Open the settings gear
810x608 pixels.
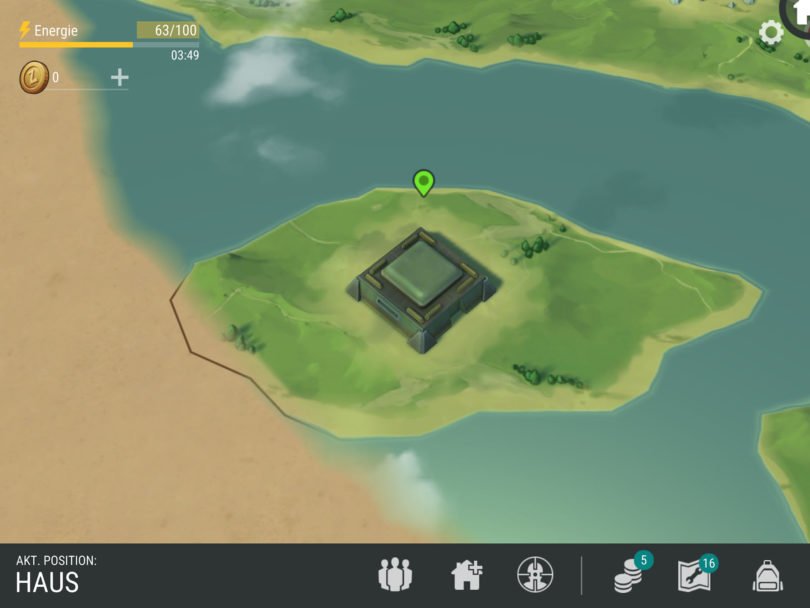click(x=771, y=33)
